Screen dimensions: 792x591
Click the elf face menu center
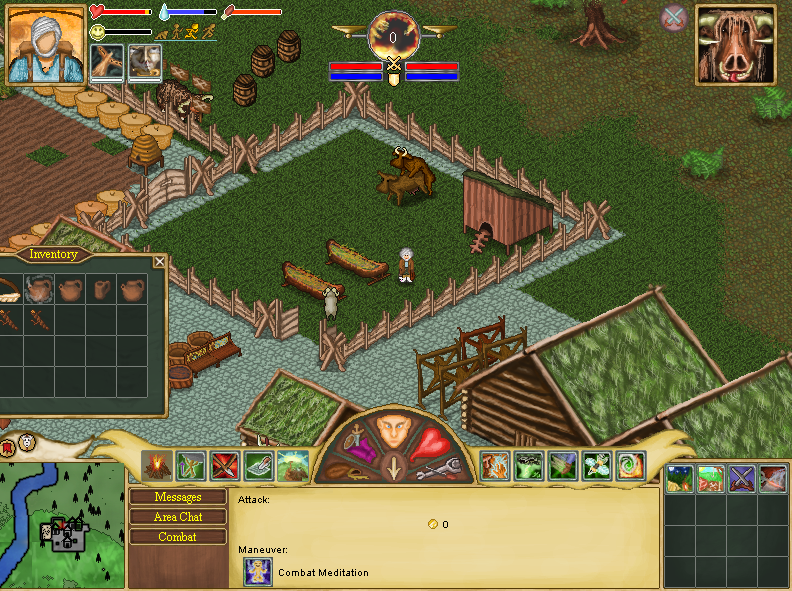click(x=395, y=430)
